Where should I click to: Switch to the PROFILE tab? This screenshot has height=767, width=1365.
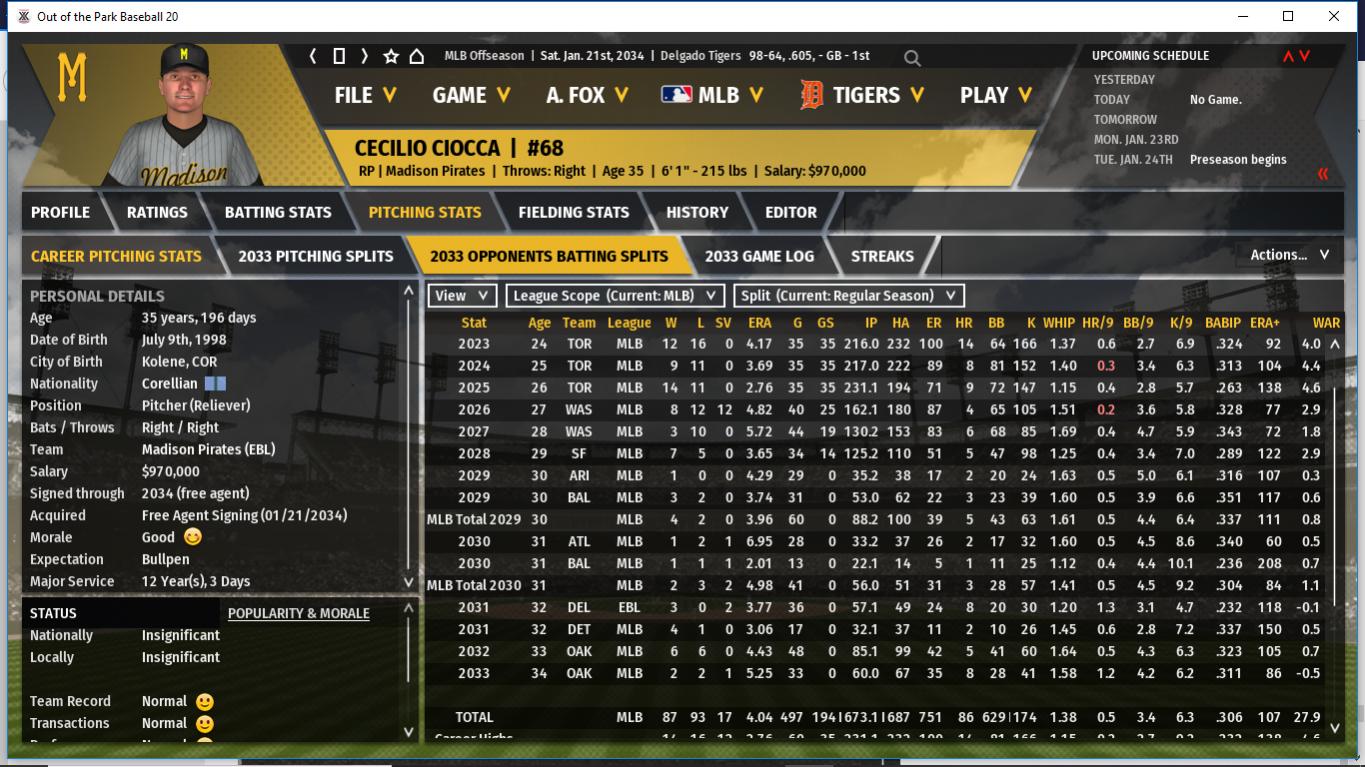click(x=60, y=212)
